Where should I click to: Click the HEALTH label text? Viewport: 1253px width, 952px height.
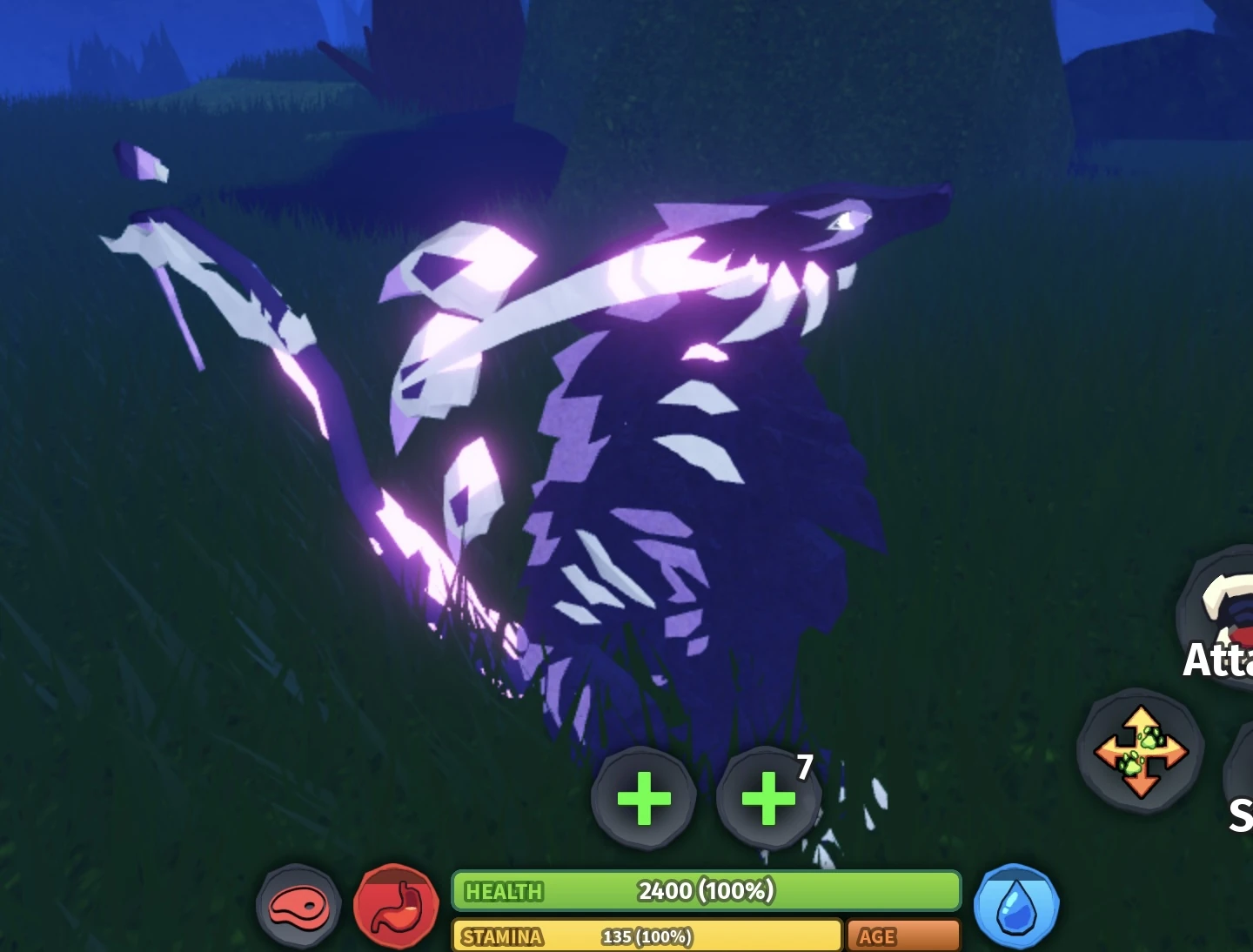tap(505, 891)
